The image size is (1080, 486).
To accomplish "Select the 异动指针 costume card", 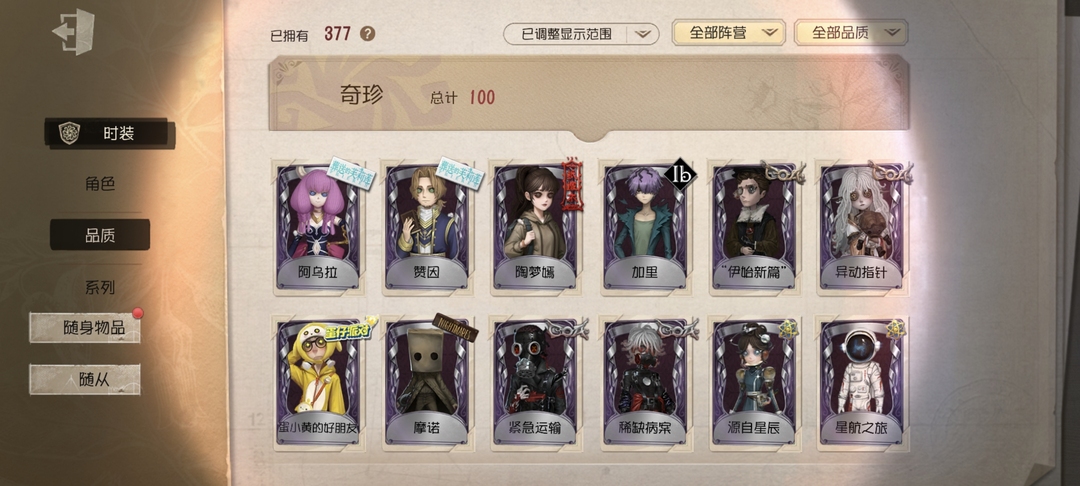I will 861,227.
